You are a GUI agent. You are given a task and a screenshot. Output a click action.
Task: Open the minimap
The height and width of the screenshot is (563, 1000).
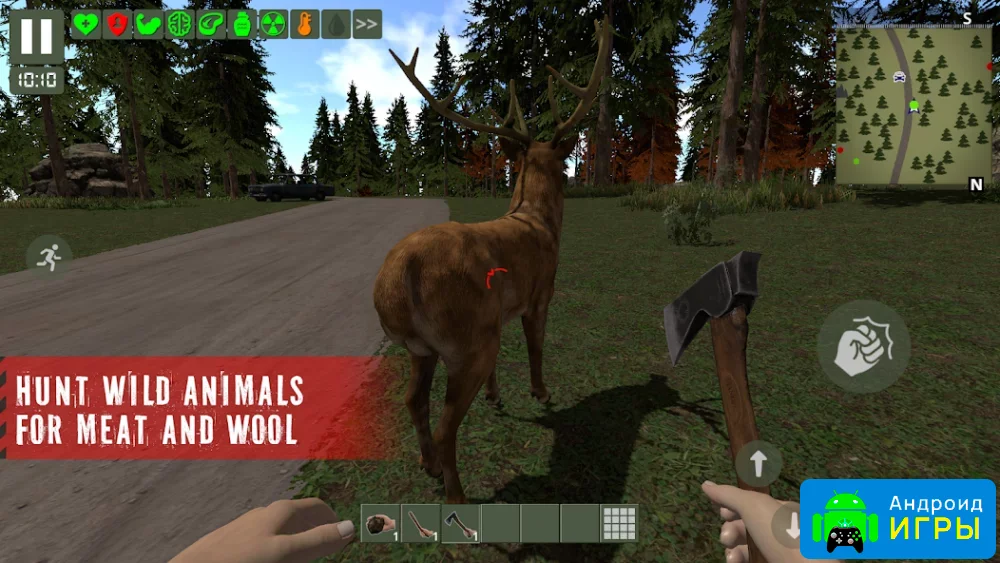[x=913, y=105]
